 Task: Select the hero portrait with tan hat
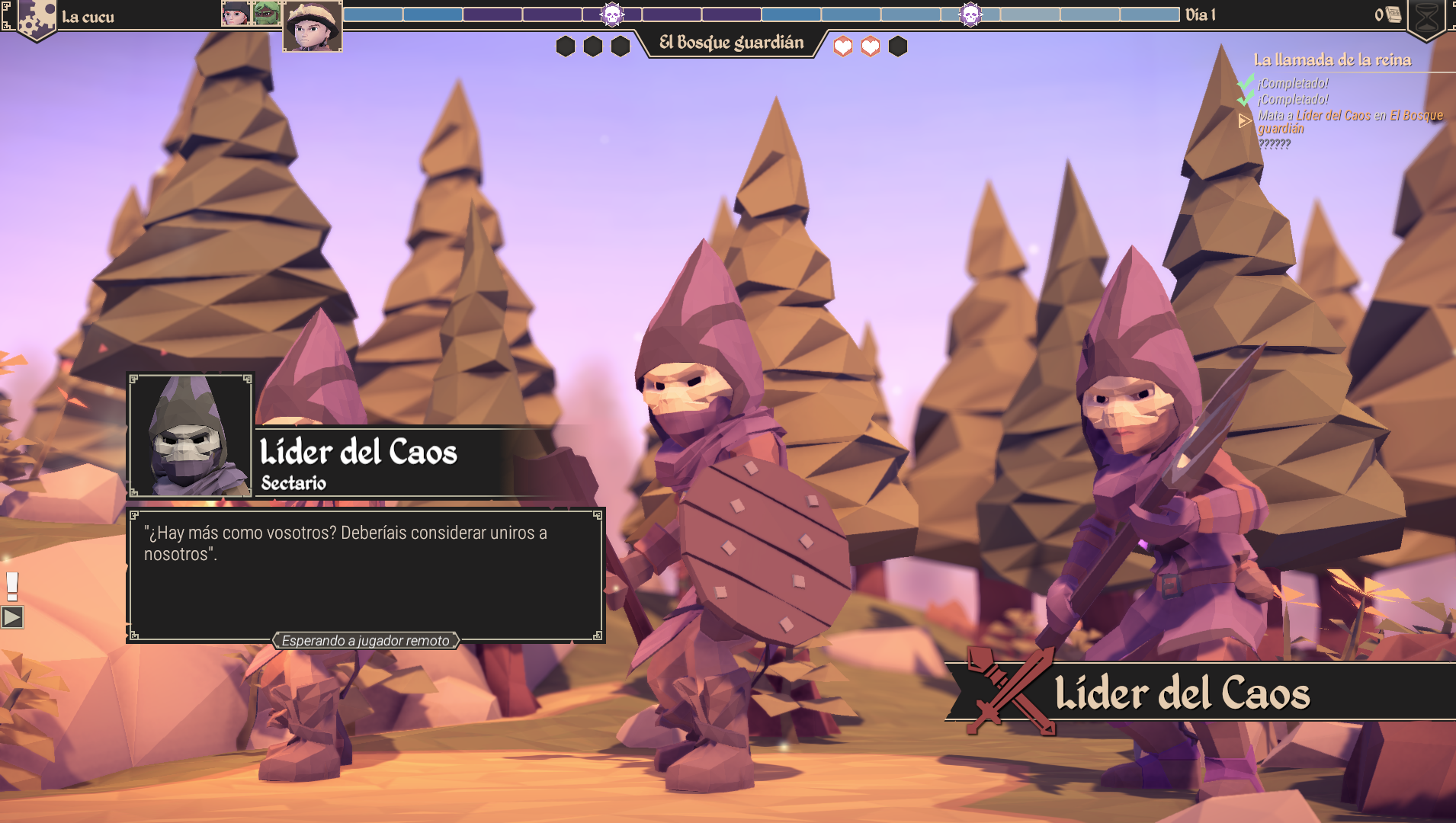pos(313,27)
